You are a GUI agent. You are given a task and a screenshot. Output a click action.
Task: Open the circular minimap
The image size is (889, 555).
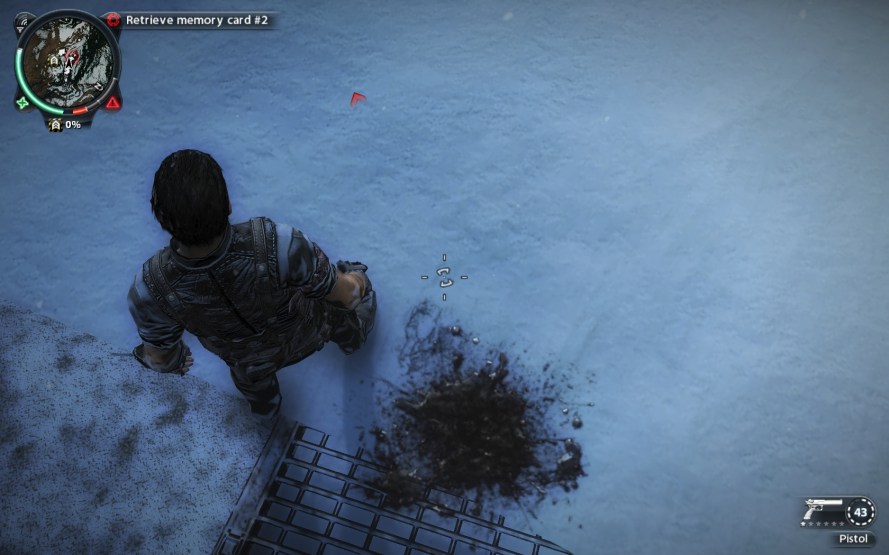coord(66,62)
